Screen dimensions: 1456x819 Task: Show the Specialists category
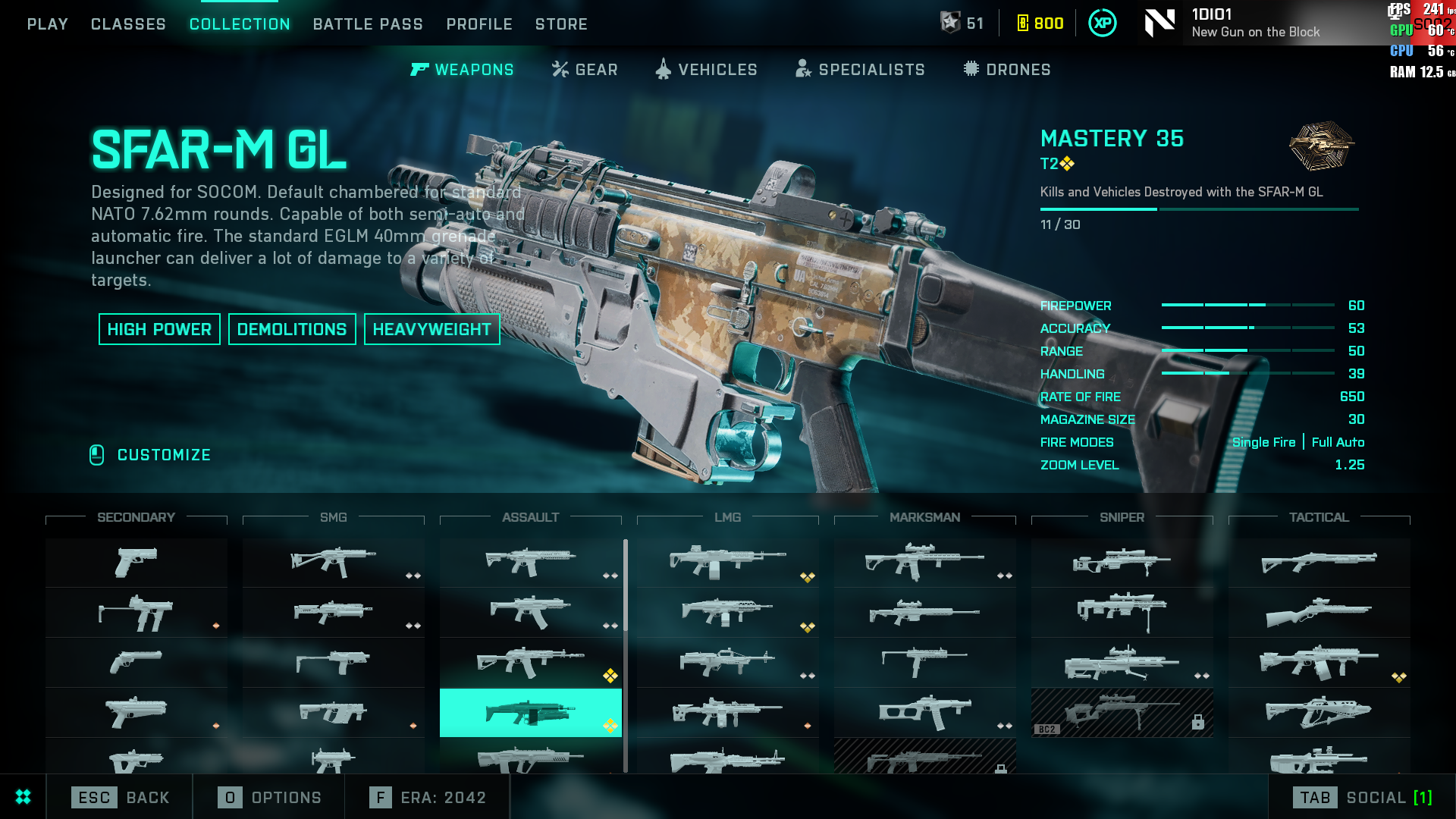click(860, 70)
